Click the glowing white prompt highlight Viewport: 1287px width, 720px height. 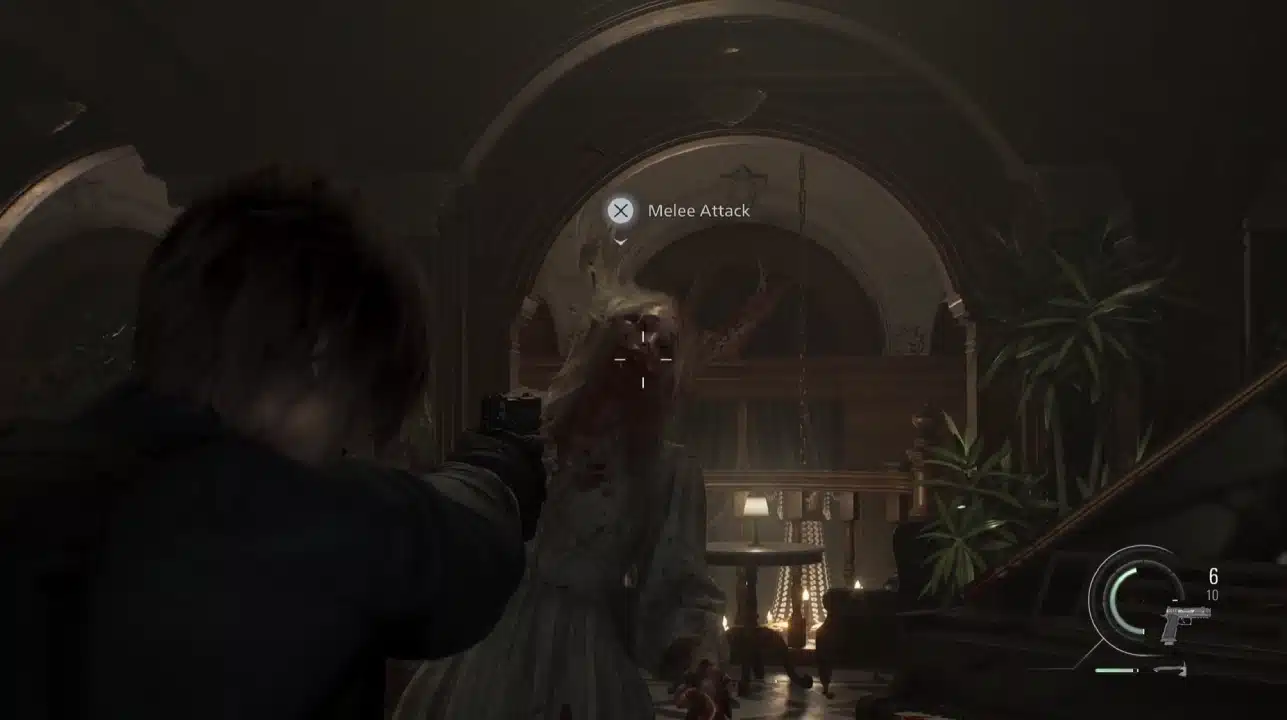[x=620, y=212]
